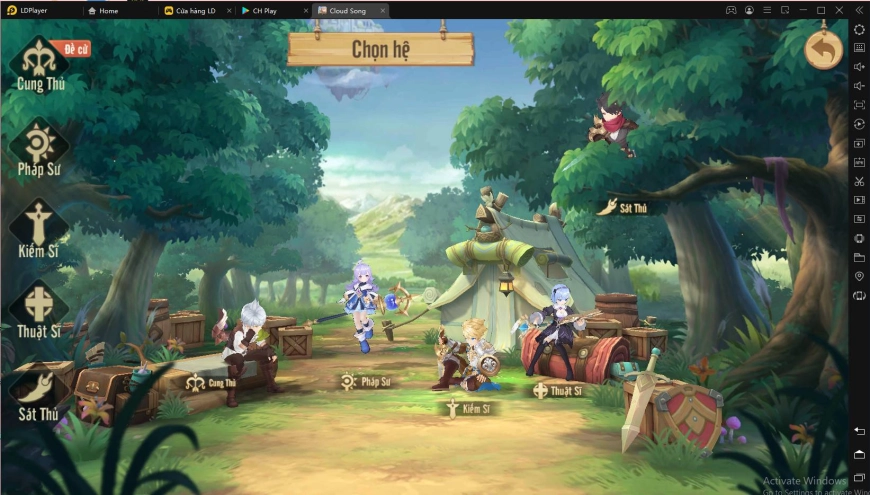Select Thuật Sĩ class in left sidebar

[40, 311]
